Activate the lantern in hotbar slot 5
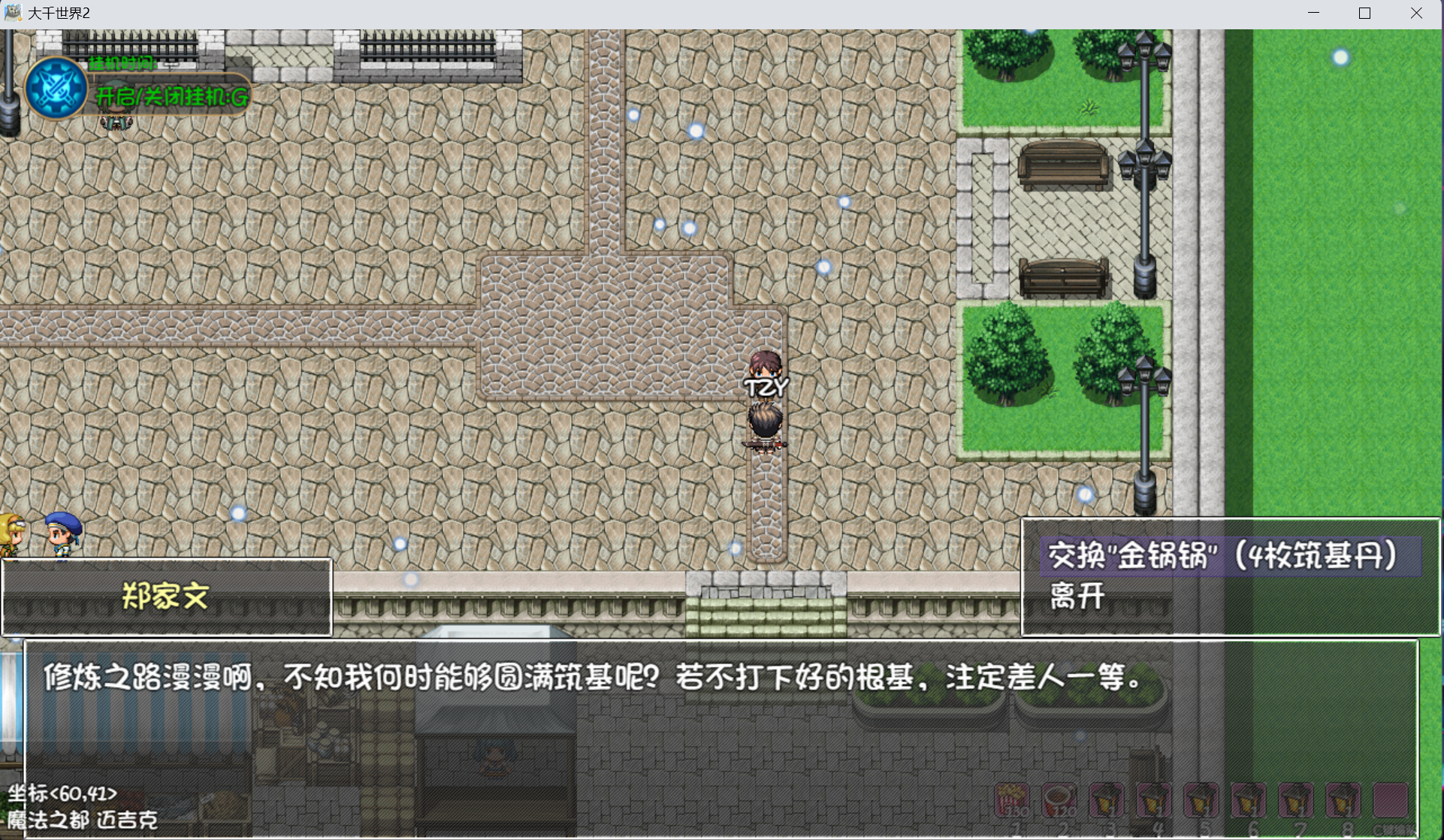 [1201, 801]
